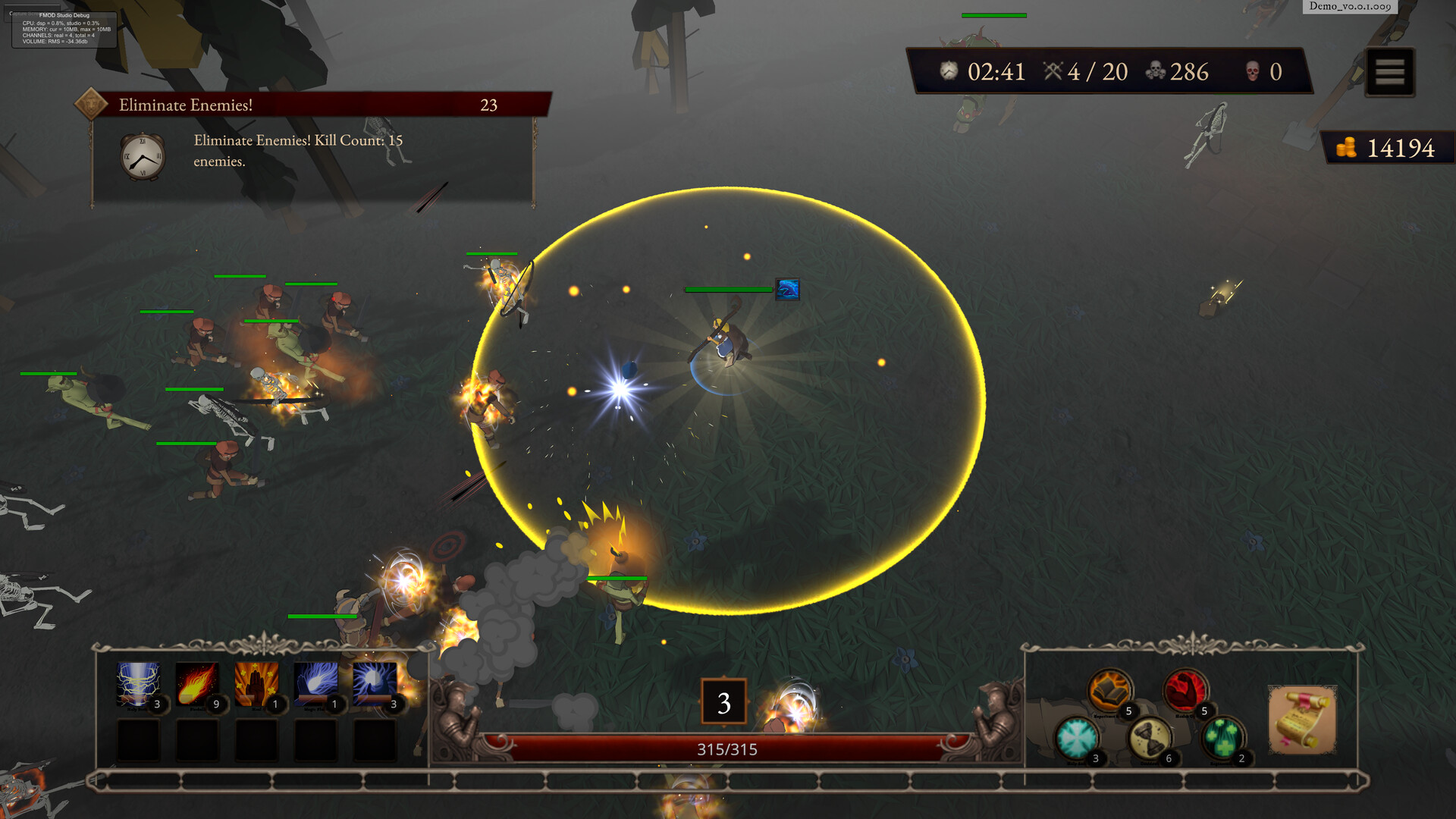The width and height of the screenshot is (1456, 819).
Task: Activate the blue energy orb skill
Action: pos(375,684)
